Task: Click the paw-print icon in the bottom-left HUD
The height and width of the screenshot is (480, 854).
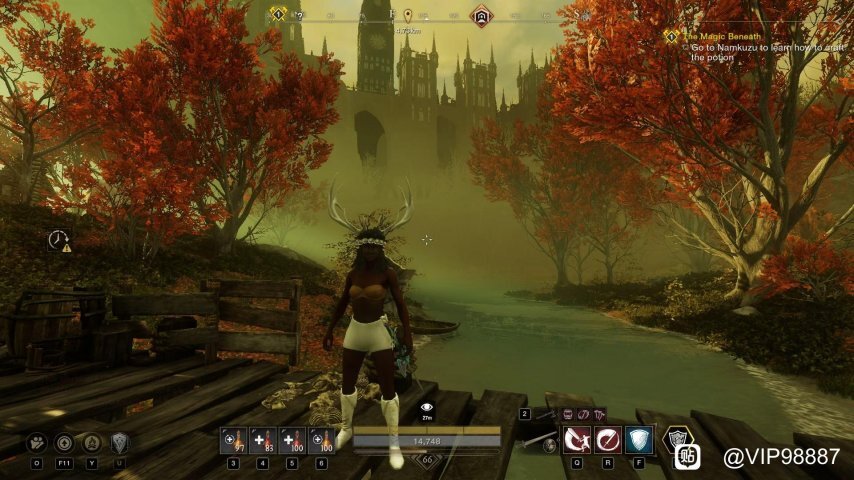Action: (37, 442)
